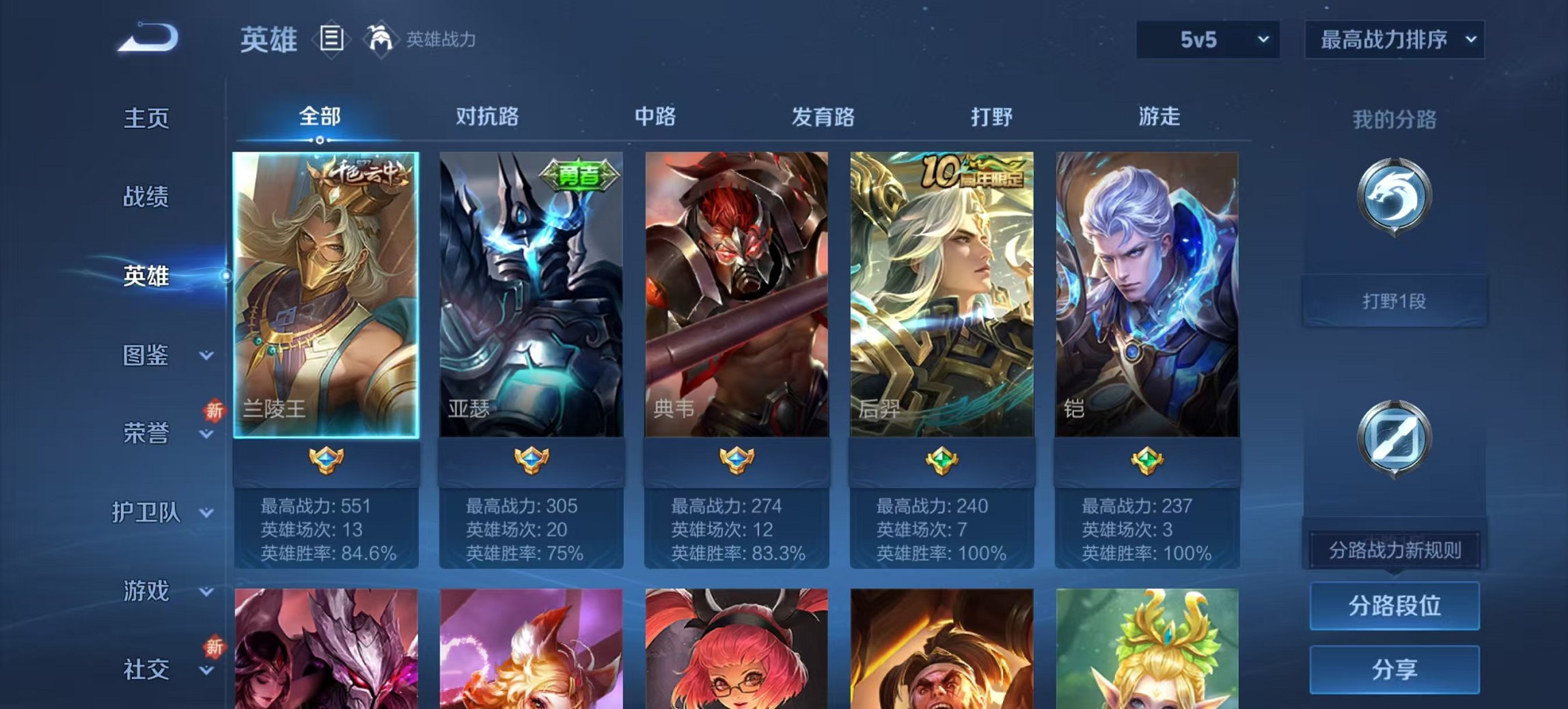
Task: Click the hero detail list icon beside 英雄 title
Action: (333, 40)
